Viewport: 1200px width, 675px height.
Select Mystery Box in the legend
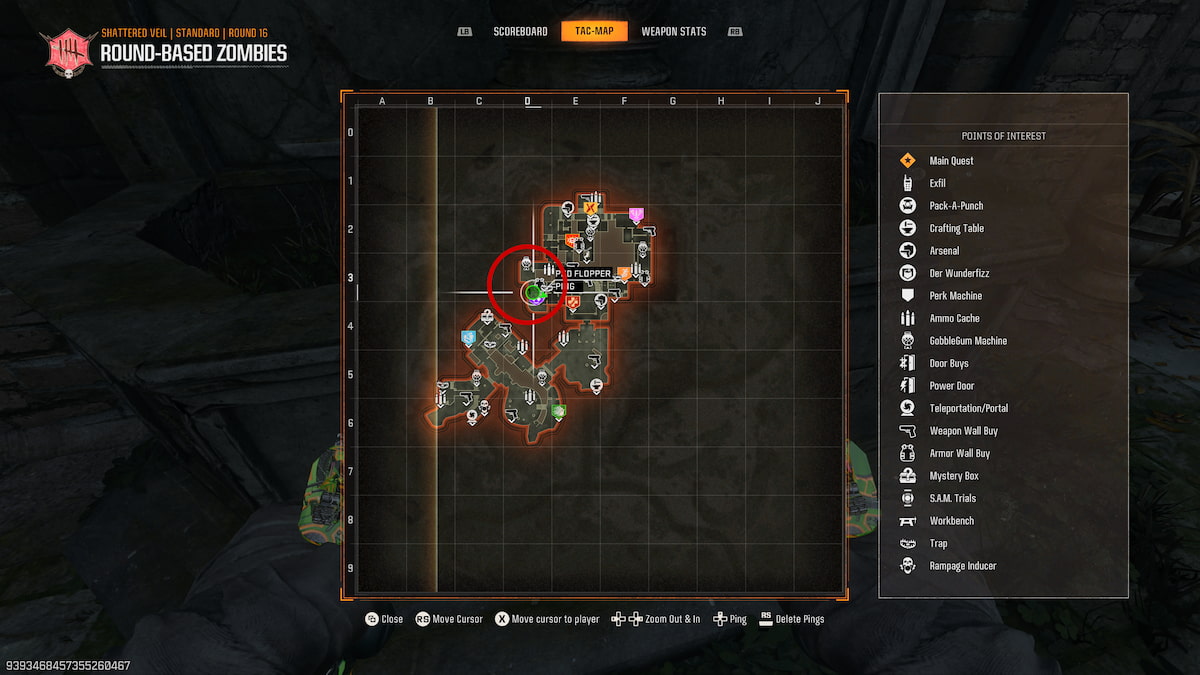pos(954,476)
